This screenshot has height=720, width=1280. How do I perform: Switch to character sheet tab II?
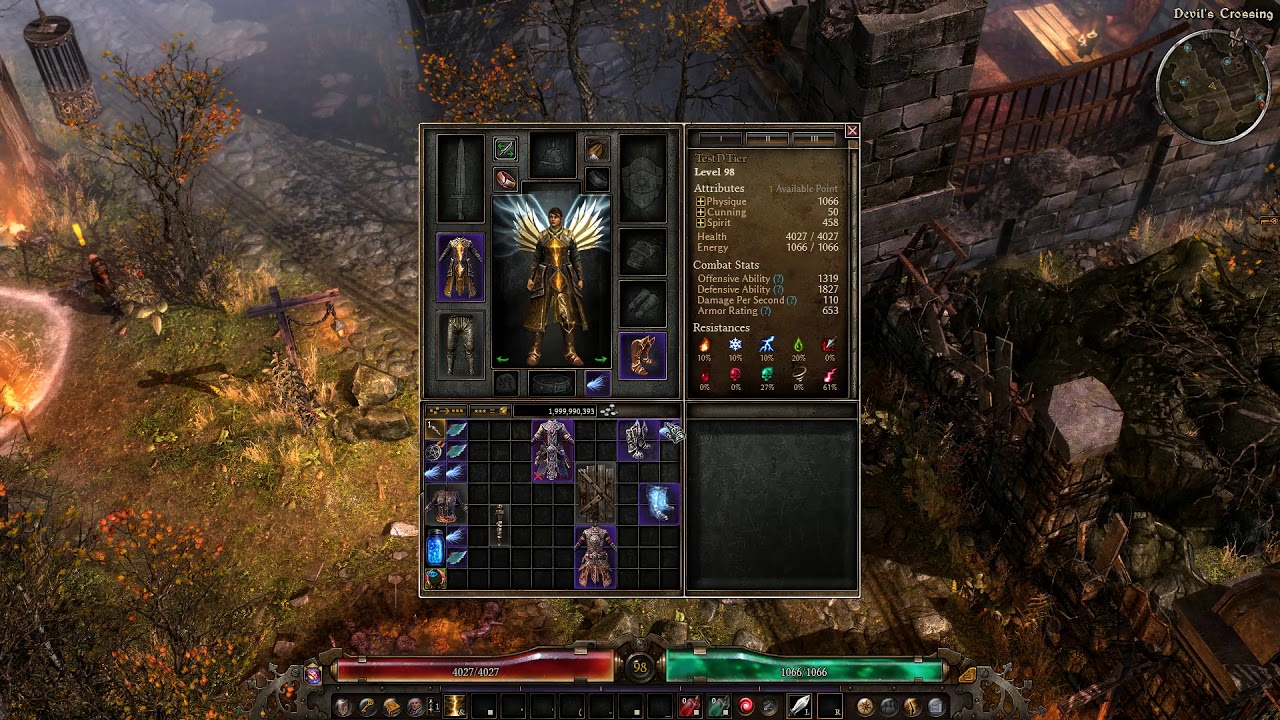tap(768, 138)
